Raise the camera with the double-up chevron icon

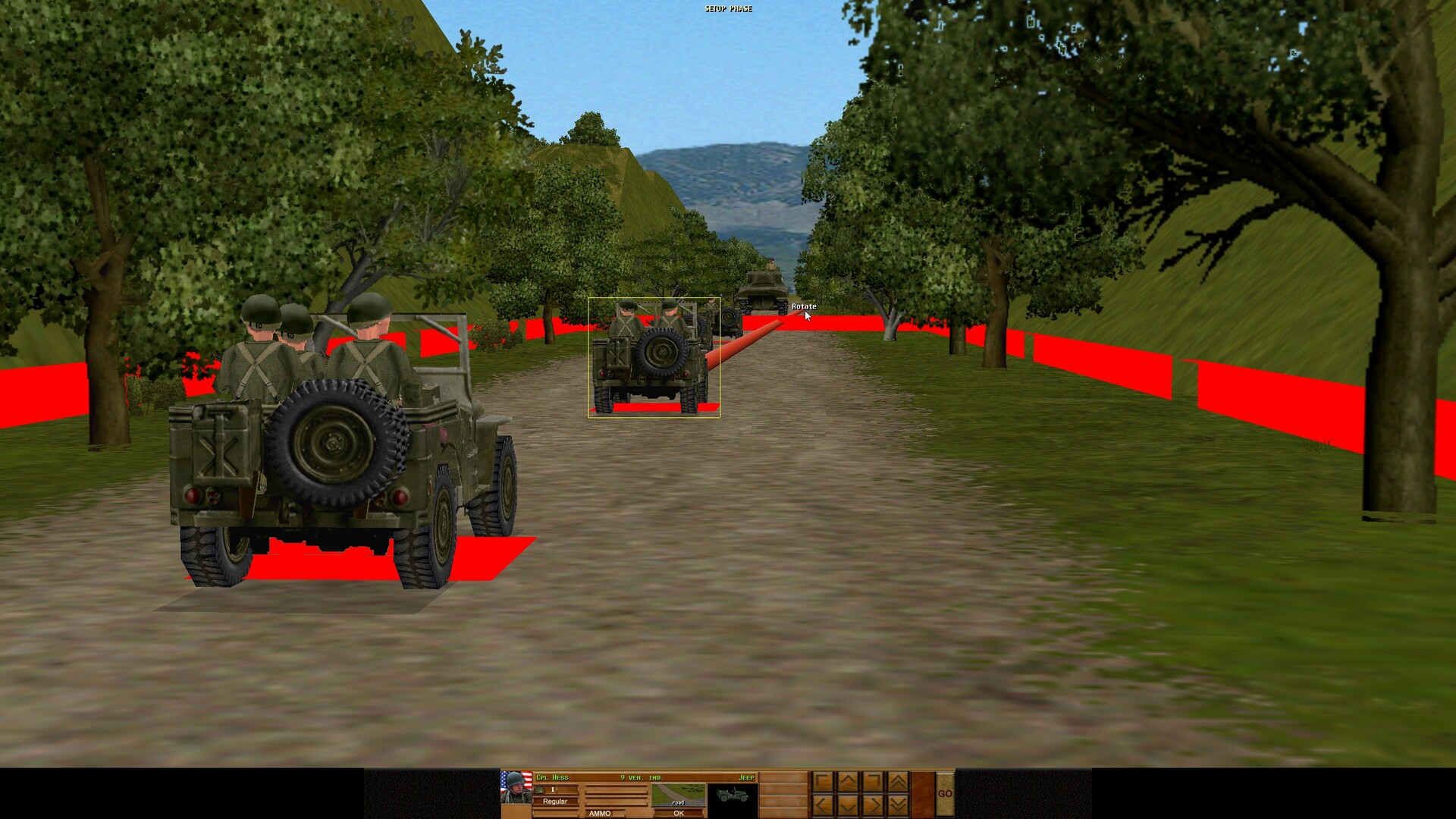[899, 781]
